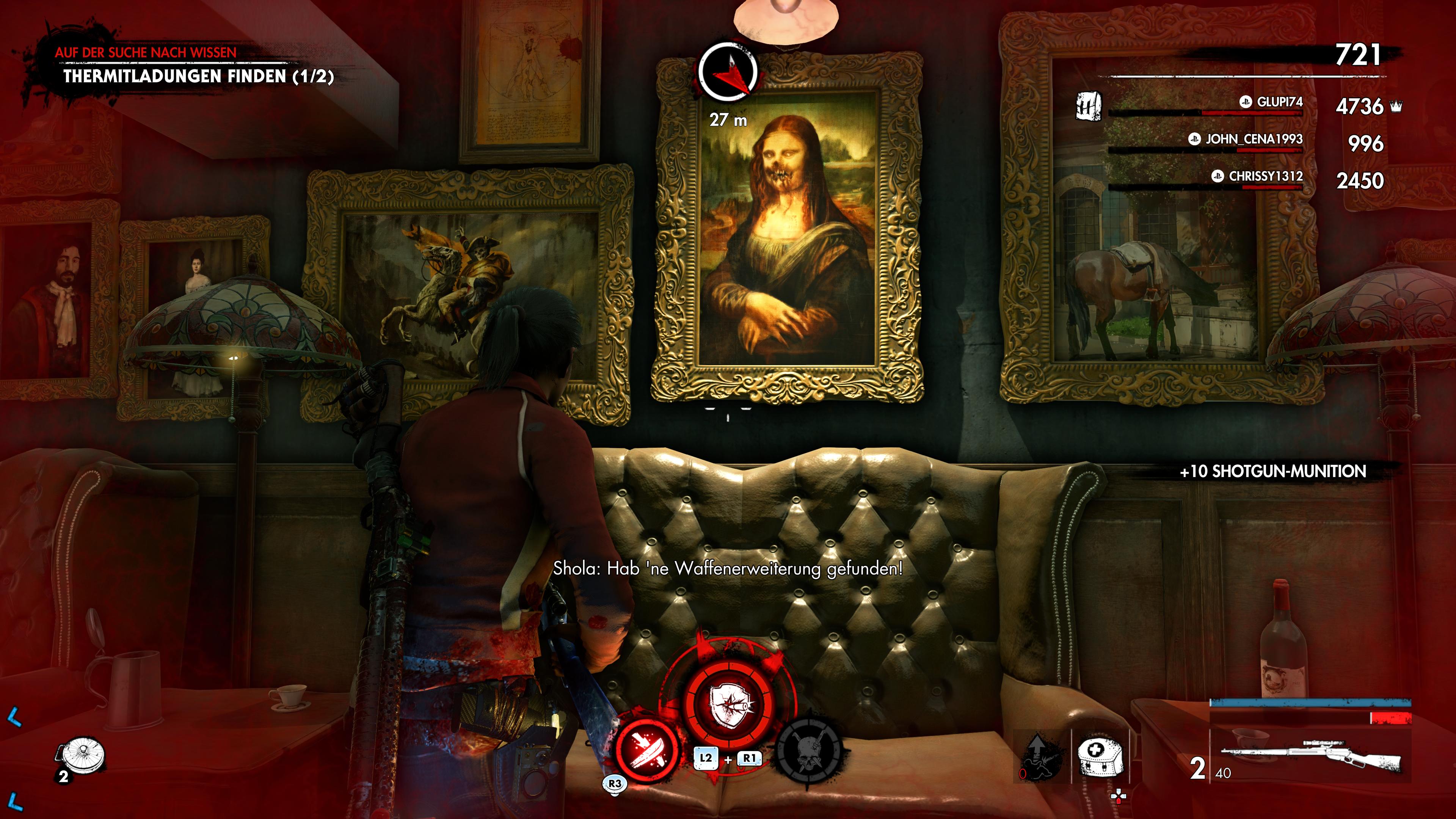Select player GLUPI74 in the squad list
Image resolution: width=1456 pixels, height=819 pixels.
(x=1279, y=102)
